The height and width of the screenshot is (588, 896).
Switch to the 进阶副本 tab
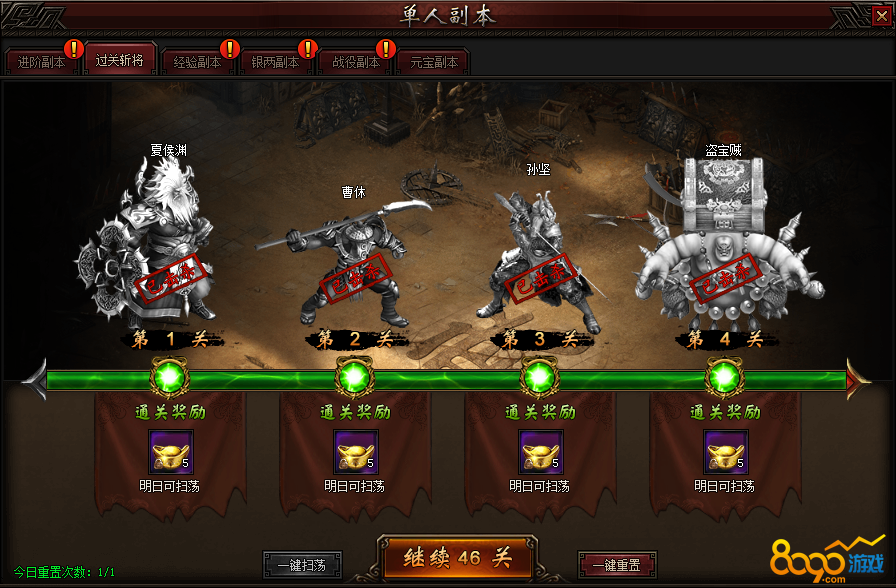[x=42, y=62]
